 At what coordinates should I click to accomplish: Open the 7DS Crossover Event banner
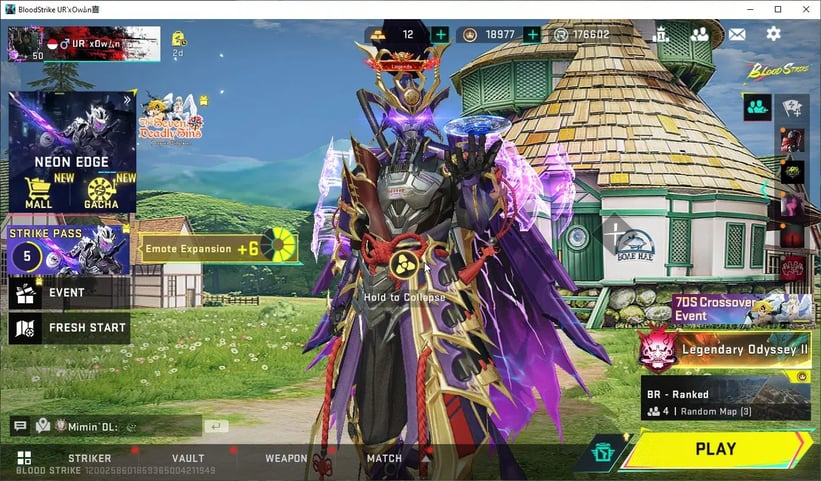[740, 310]
